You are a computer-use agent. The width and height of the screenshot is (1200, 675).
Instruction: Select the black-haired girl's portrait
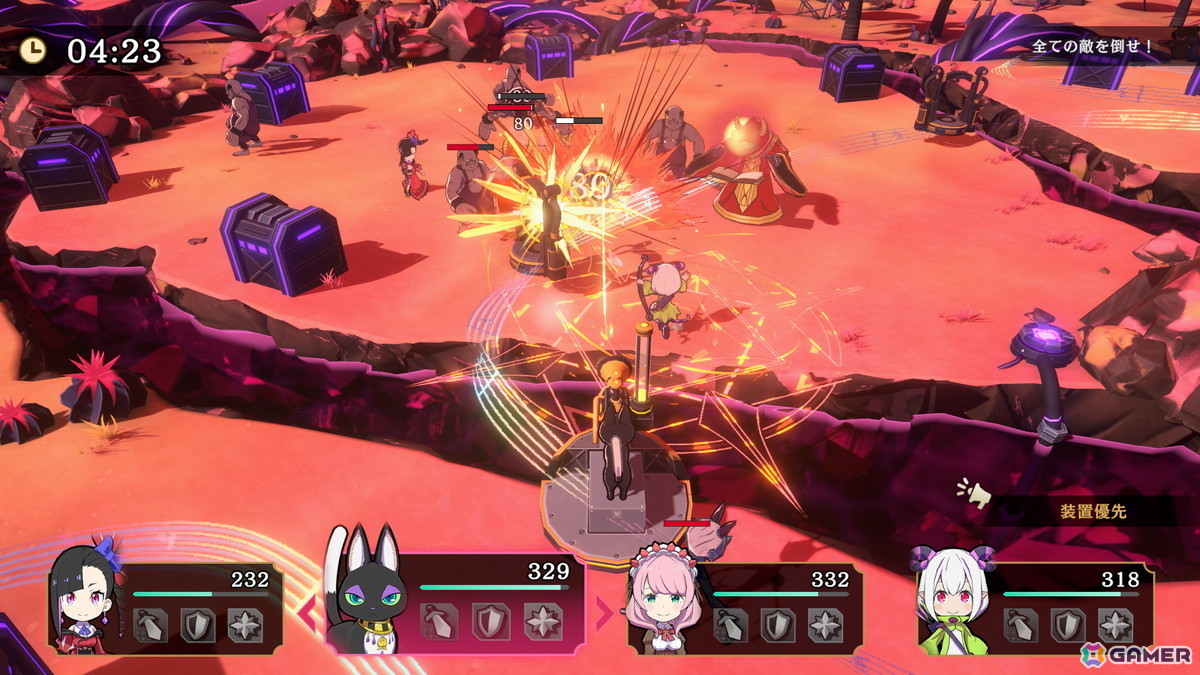pyautogui.click(x=85, y=595)
